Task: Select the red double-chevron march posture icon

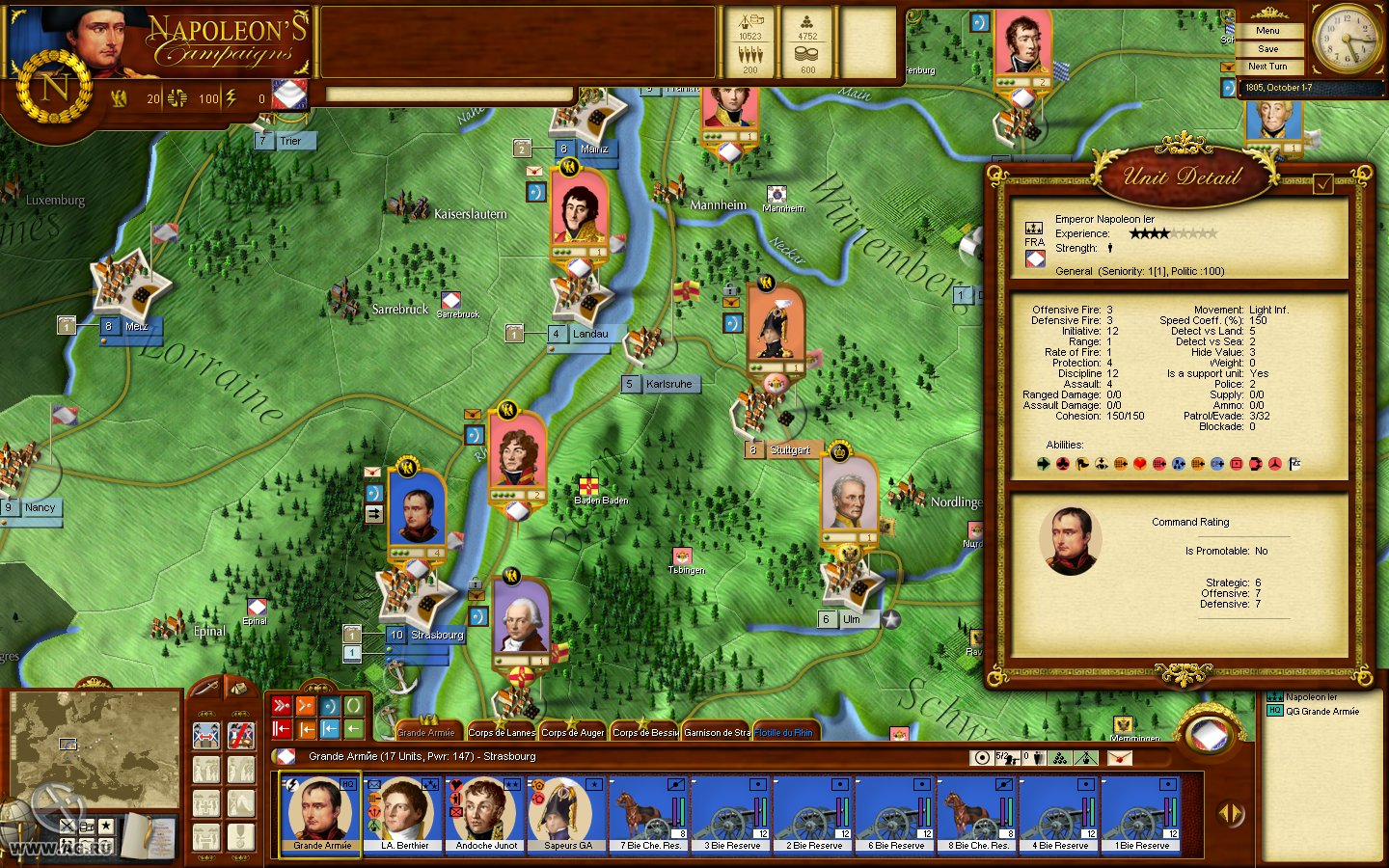Action: coord(282,705)
